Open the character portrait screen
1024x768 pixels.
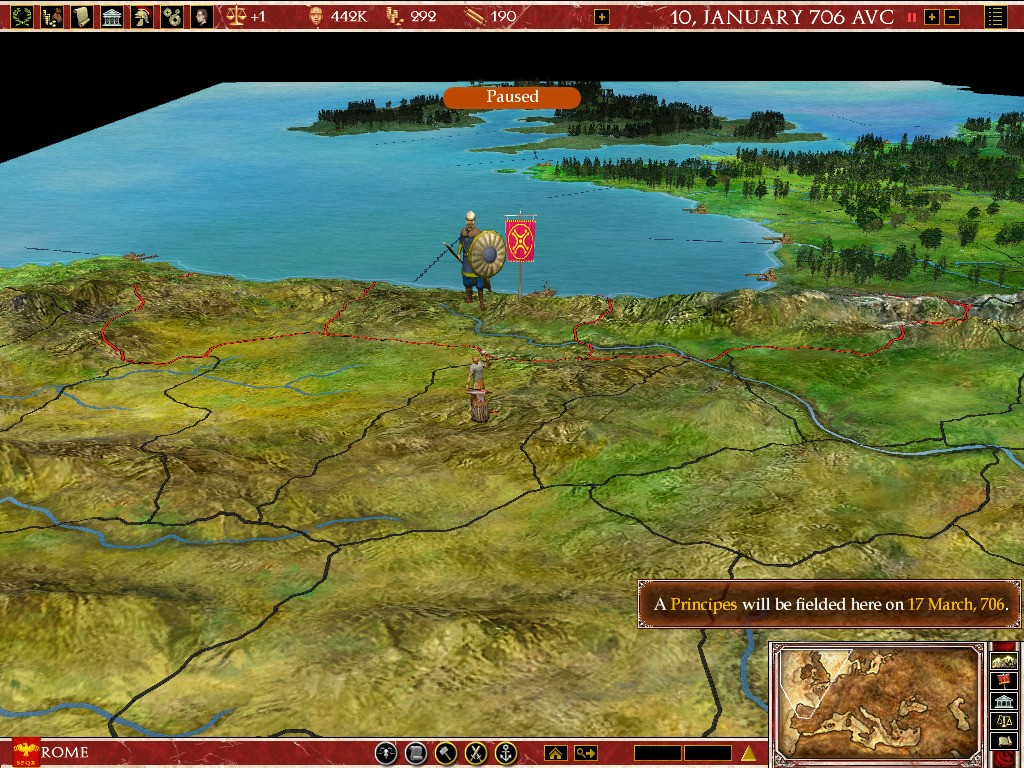click(x=202, y=16)
